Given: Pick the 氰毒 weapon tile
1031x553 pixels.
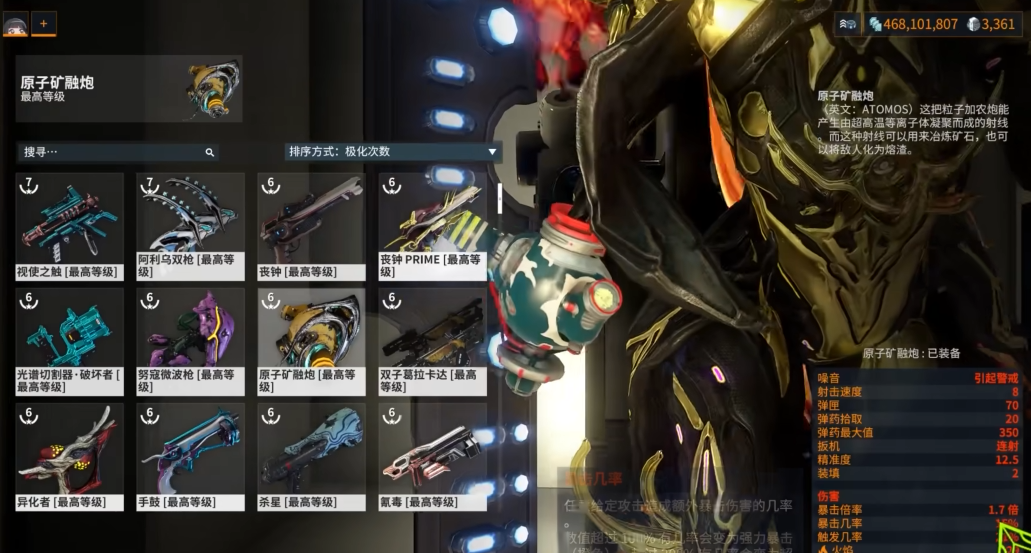Looking at the screenshot, I should [431, 456].
